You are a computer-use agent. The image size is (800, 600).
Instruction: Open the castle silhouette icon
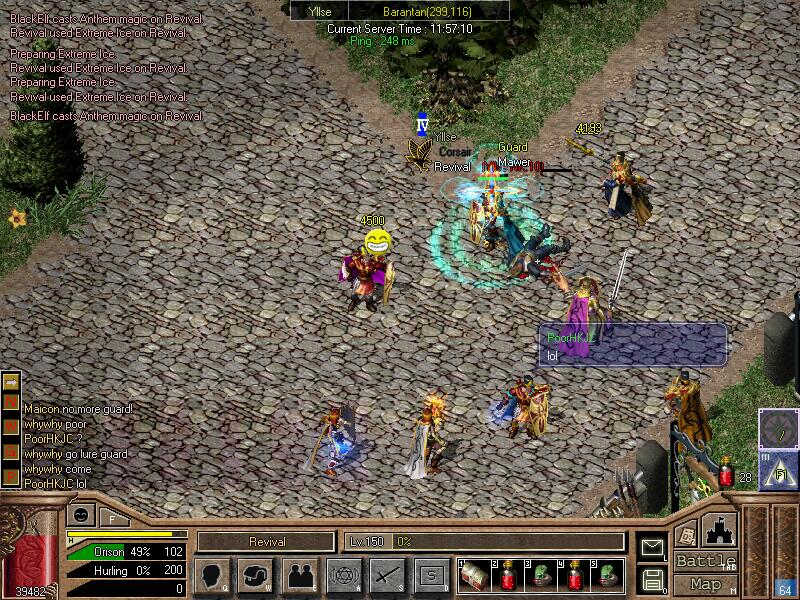tap(721, 529)
